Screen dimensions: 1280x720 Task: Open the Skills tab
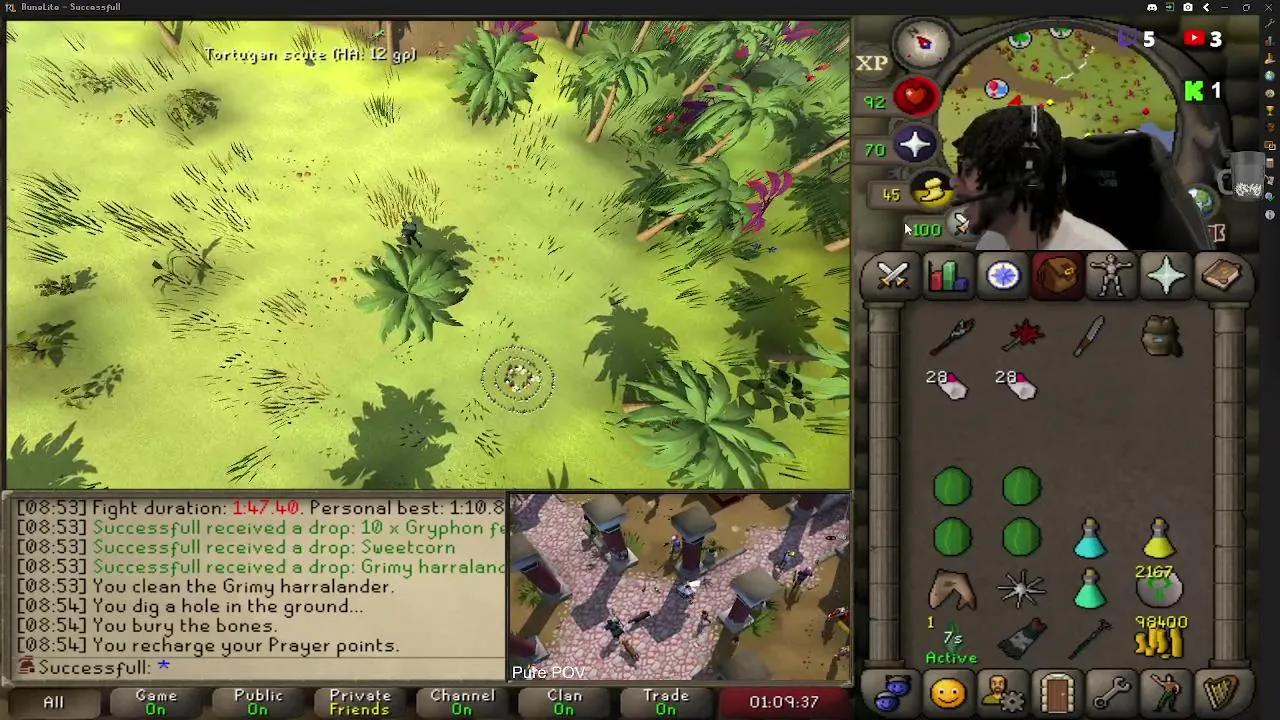coord(946,276)
